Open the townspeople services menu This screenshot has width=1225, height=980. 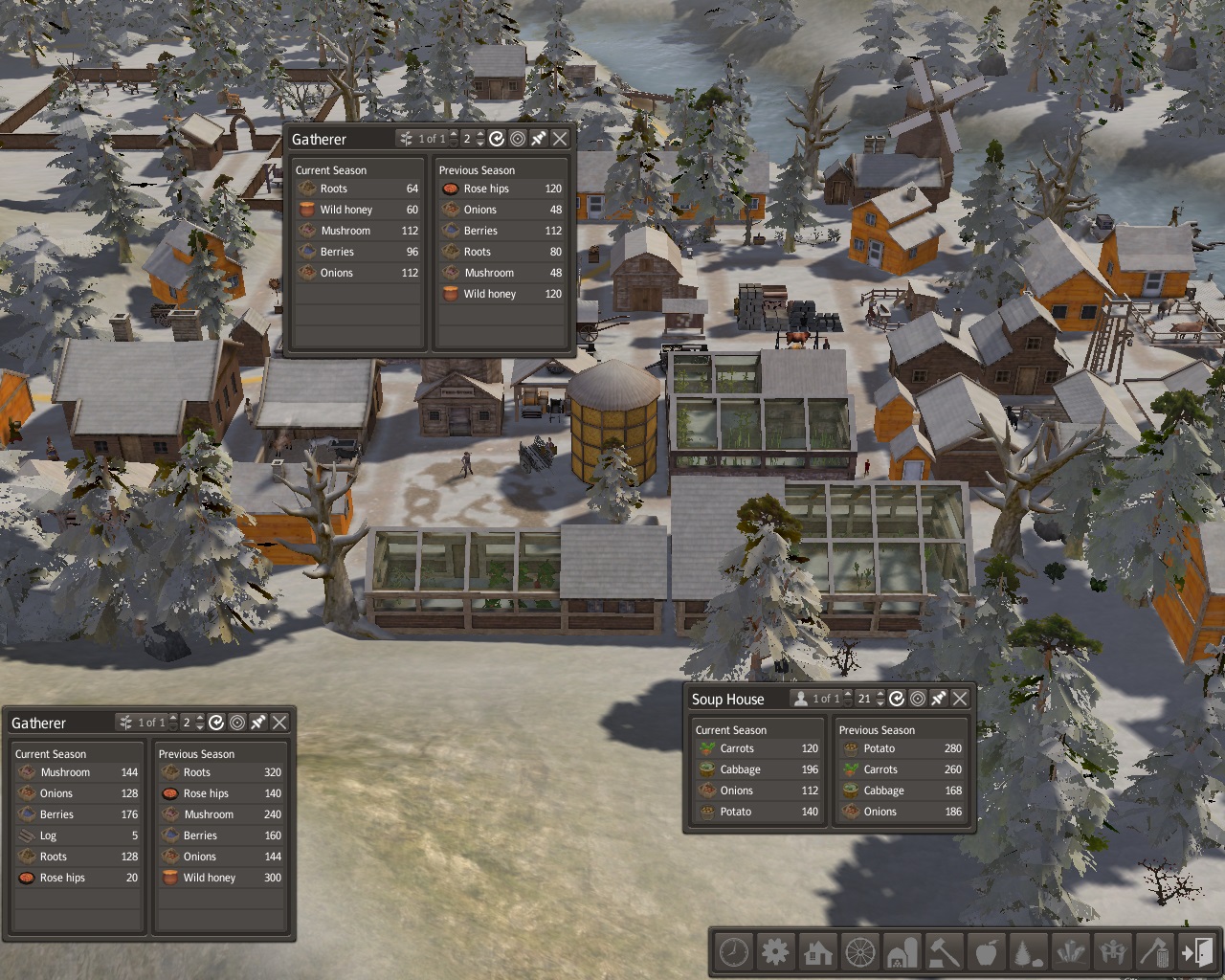(x=1113, y=952)
